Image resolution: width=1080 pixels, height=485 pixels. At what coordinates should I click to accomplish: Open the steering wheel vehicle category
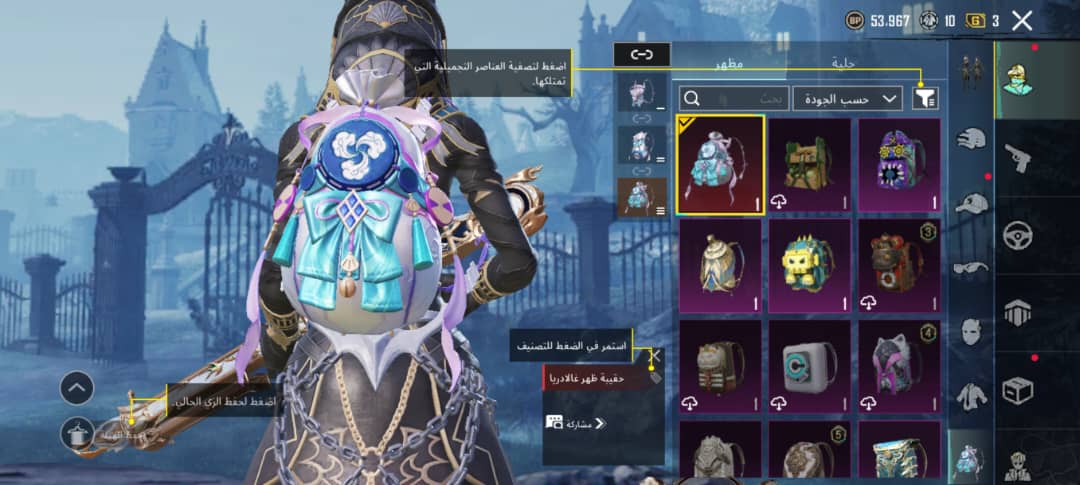pyautogui.click(x=1018, y=236)
